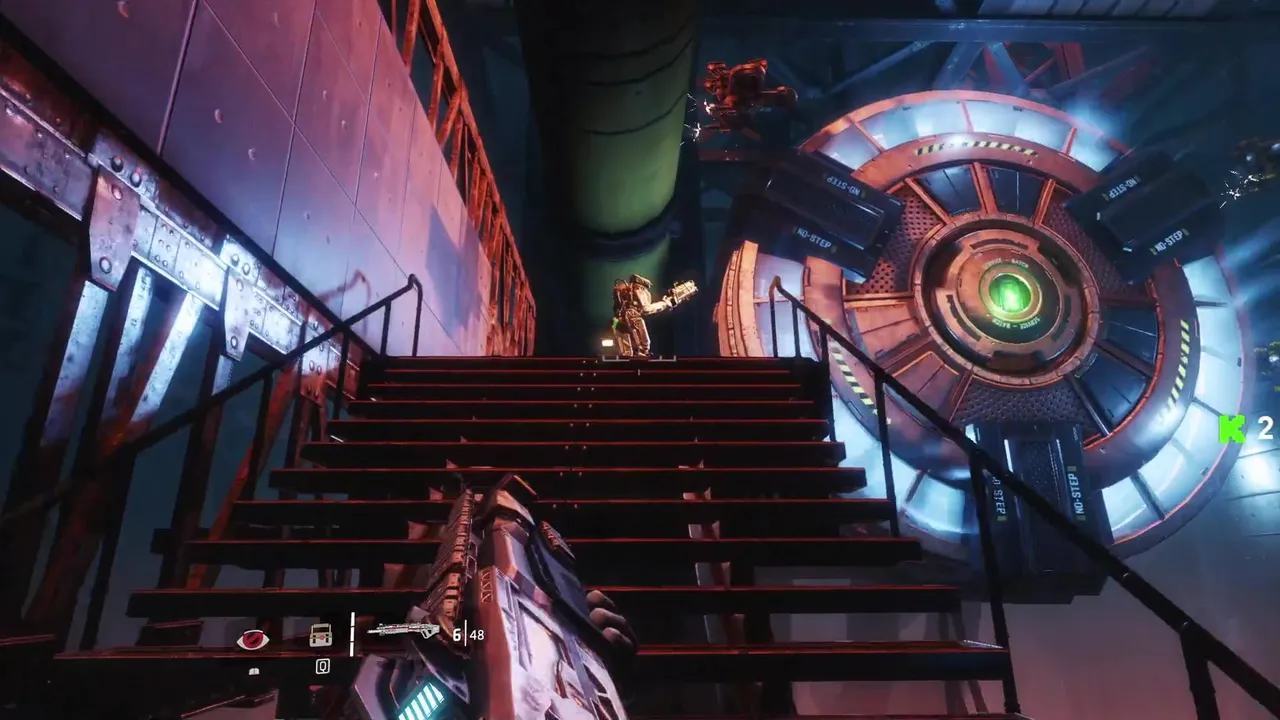Select the equipped shotgun weapon icon

pos(403,630)
